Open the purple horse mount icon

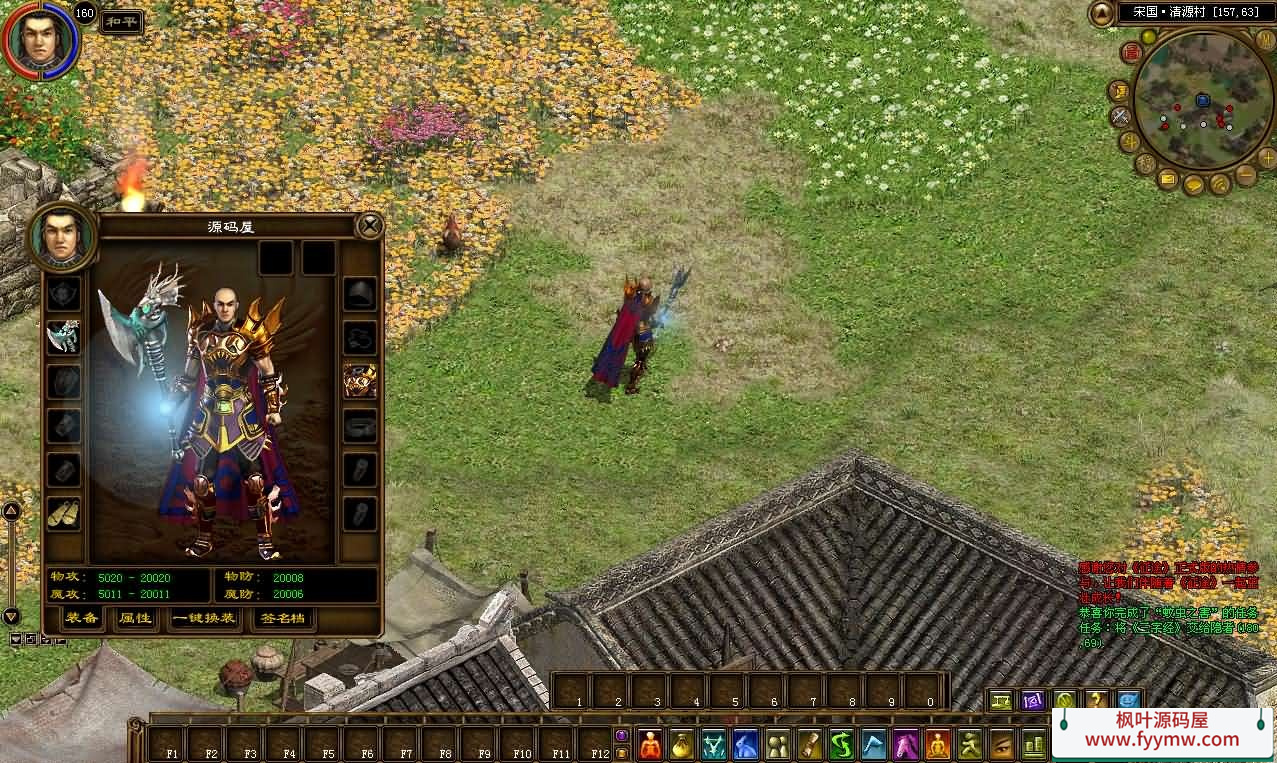(x=906, y=745)
